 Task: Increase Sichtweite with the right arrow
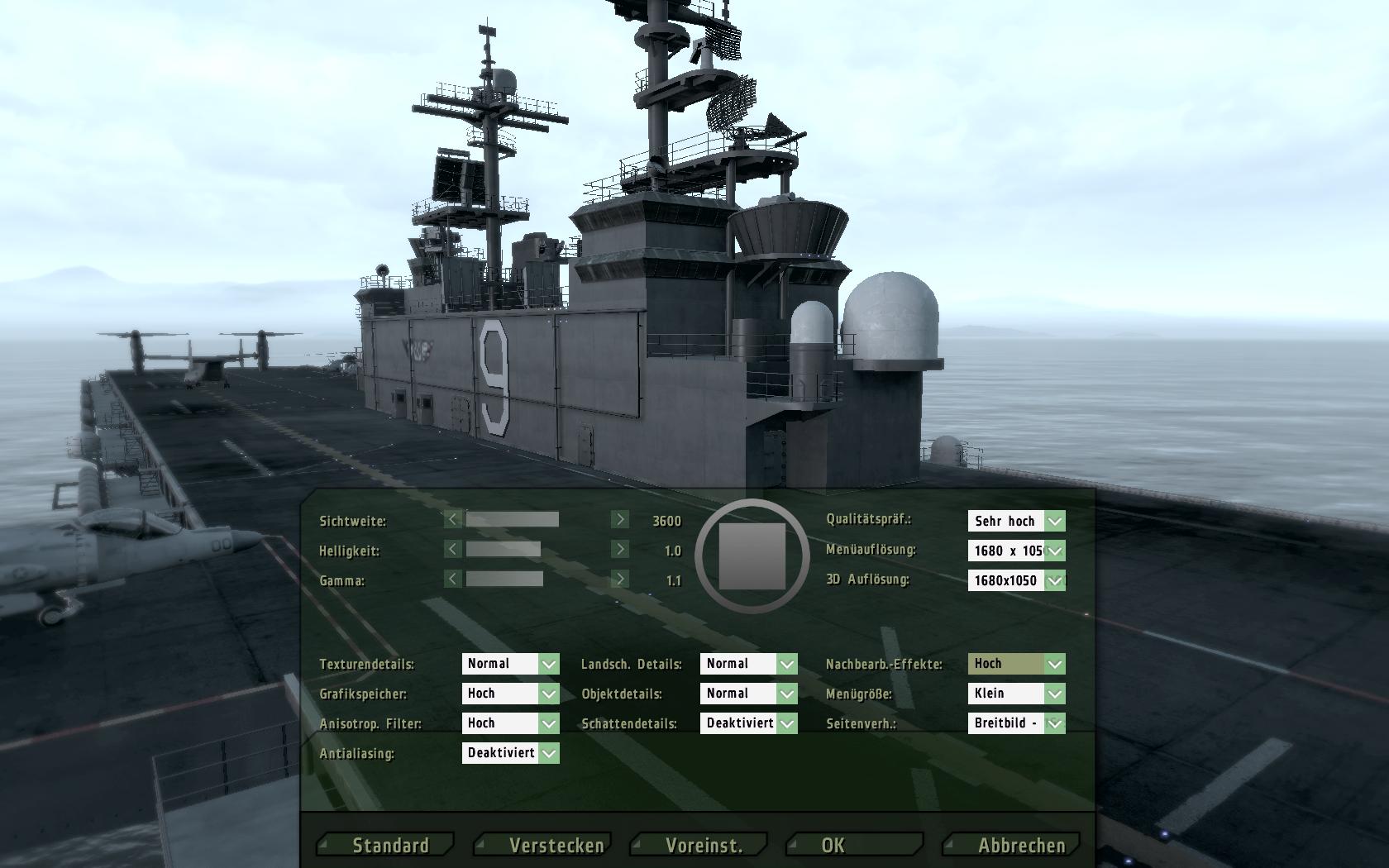pyautogui.click(x=619, y=519)
